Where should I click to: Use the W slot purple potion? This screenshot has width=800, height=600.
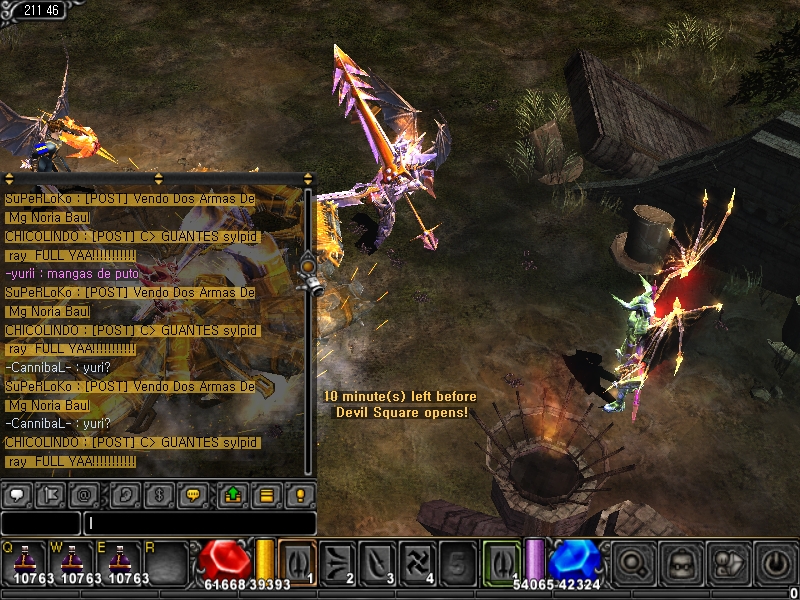[73, 561]
